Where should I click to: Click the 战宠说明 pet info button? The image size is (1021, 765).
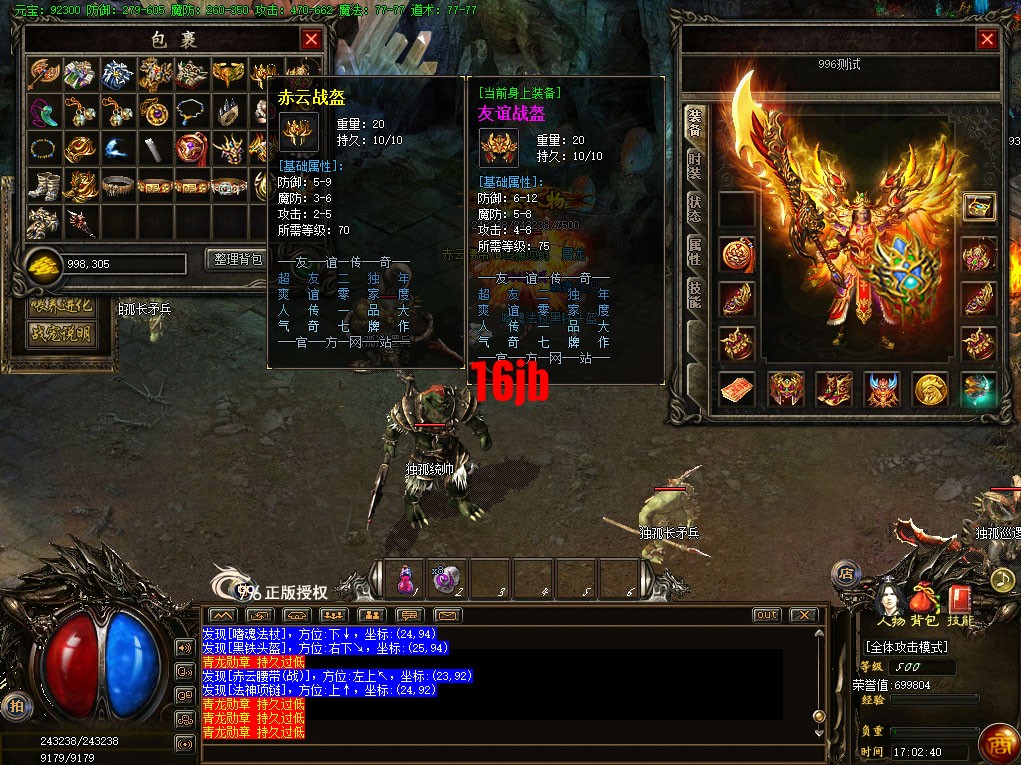62,333
